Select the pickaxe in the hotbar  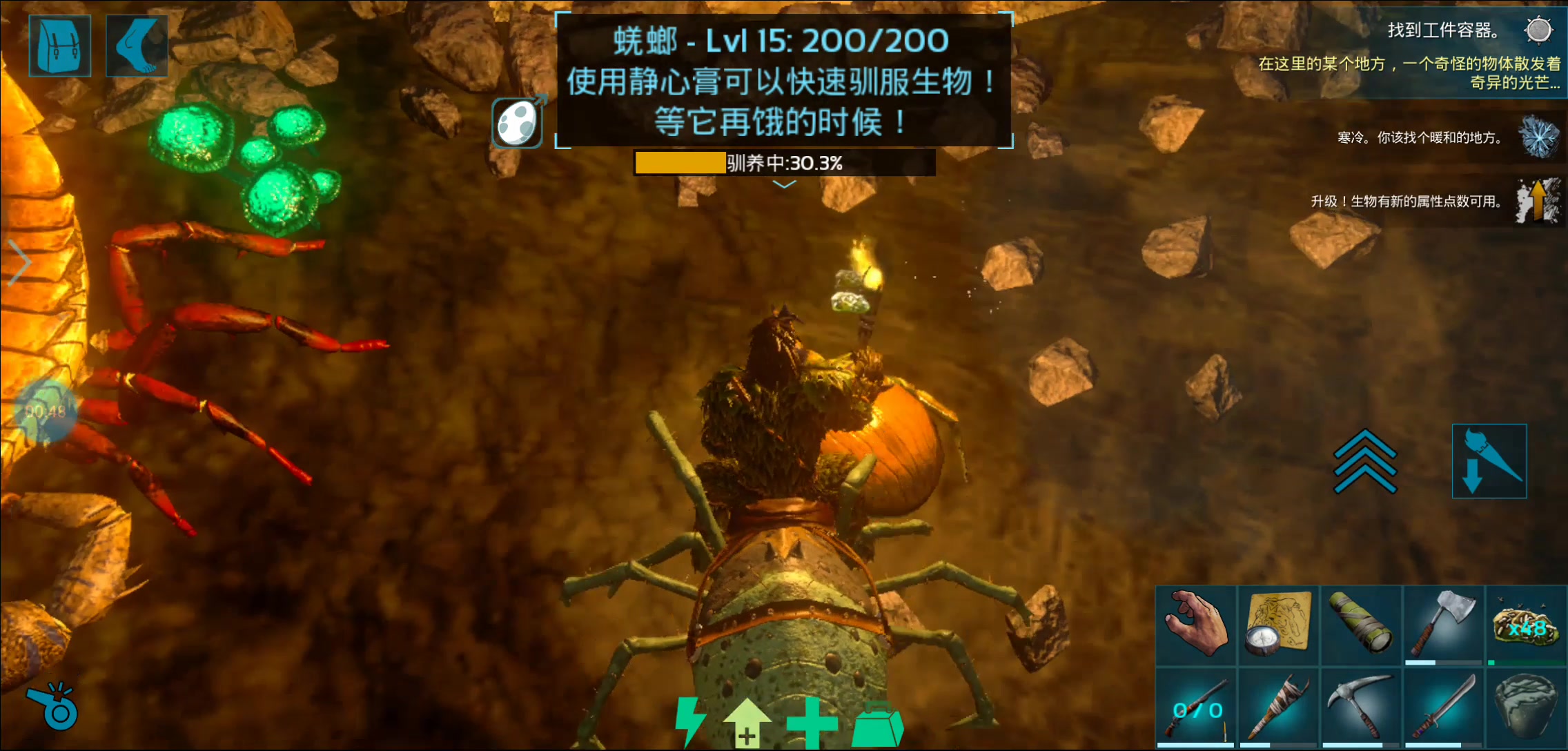coord(1361,708)
